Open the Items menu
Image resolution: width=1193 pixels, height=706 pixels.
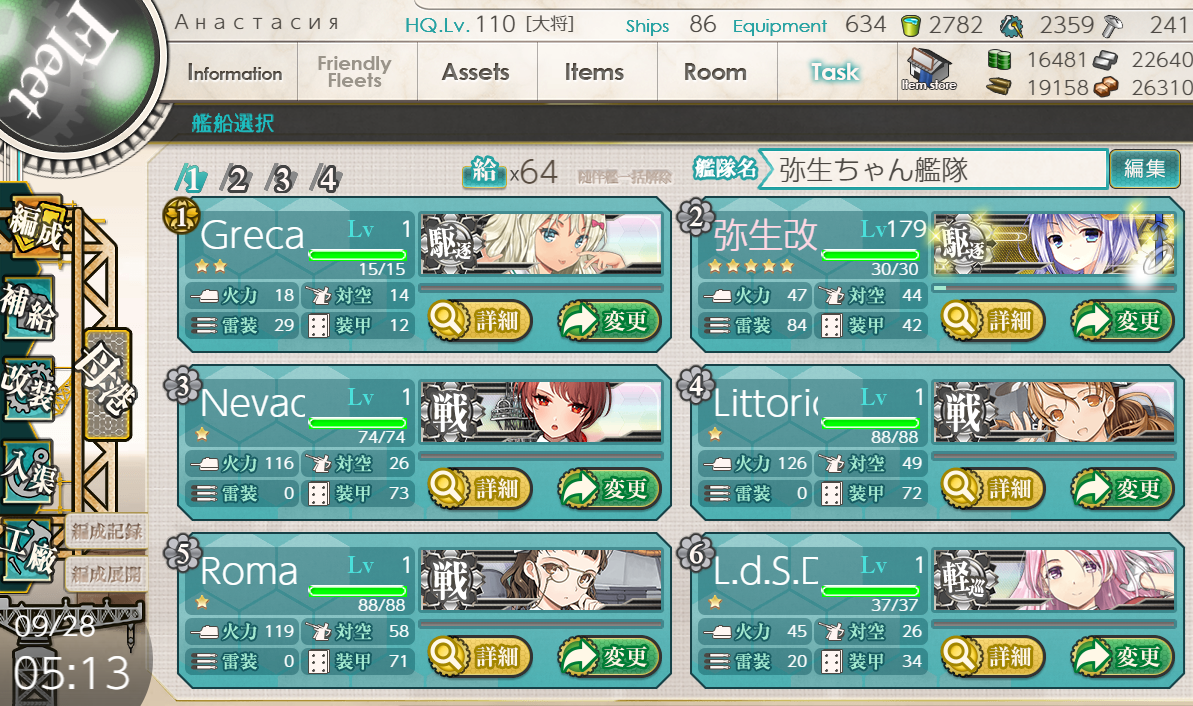coord(594,73)
